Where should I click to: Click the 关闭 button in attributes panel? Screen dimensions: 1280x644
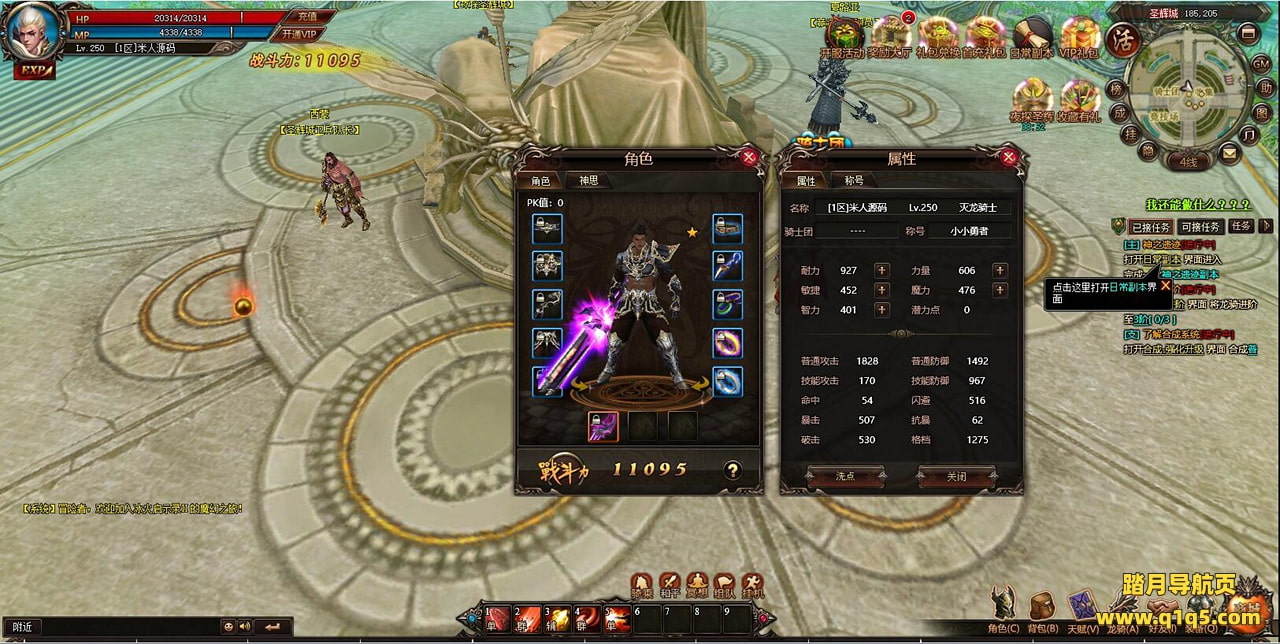(956, 477)
